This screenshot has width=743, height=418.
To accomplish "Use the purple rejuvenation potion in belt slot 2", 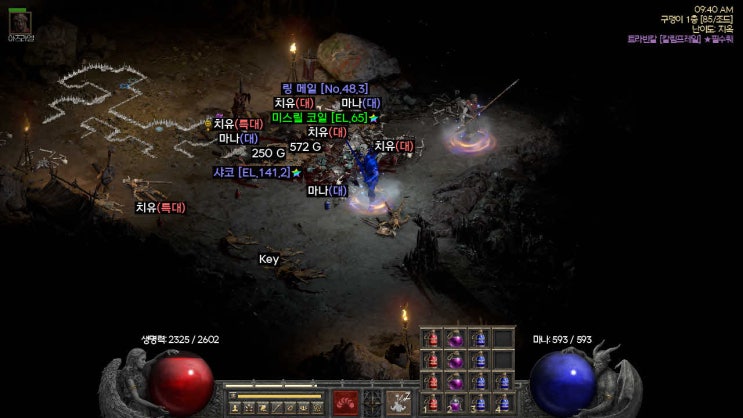I will pyautogui.click(x=456, y=402).
